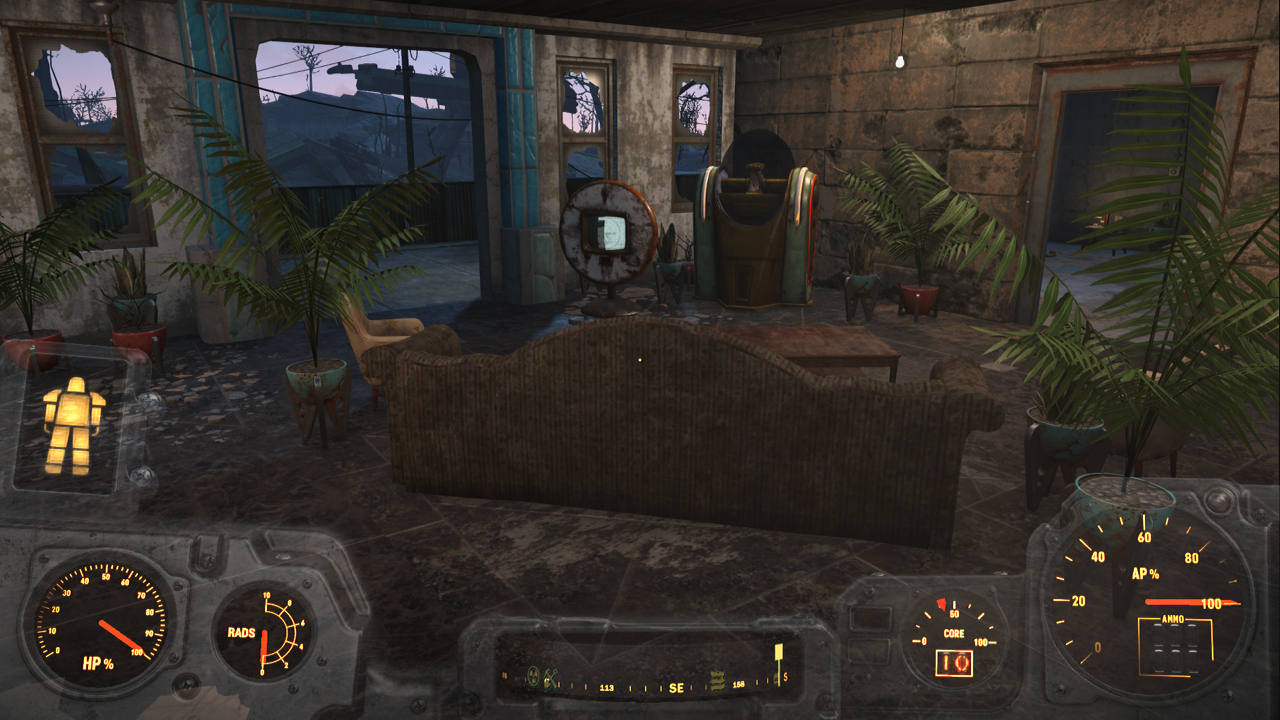Click the yellow flag marker on the compass
The height and width of the screenshot is (720, 1280).
tap(778, 653)
